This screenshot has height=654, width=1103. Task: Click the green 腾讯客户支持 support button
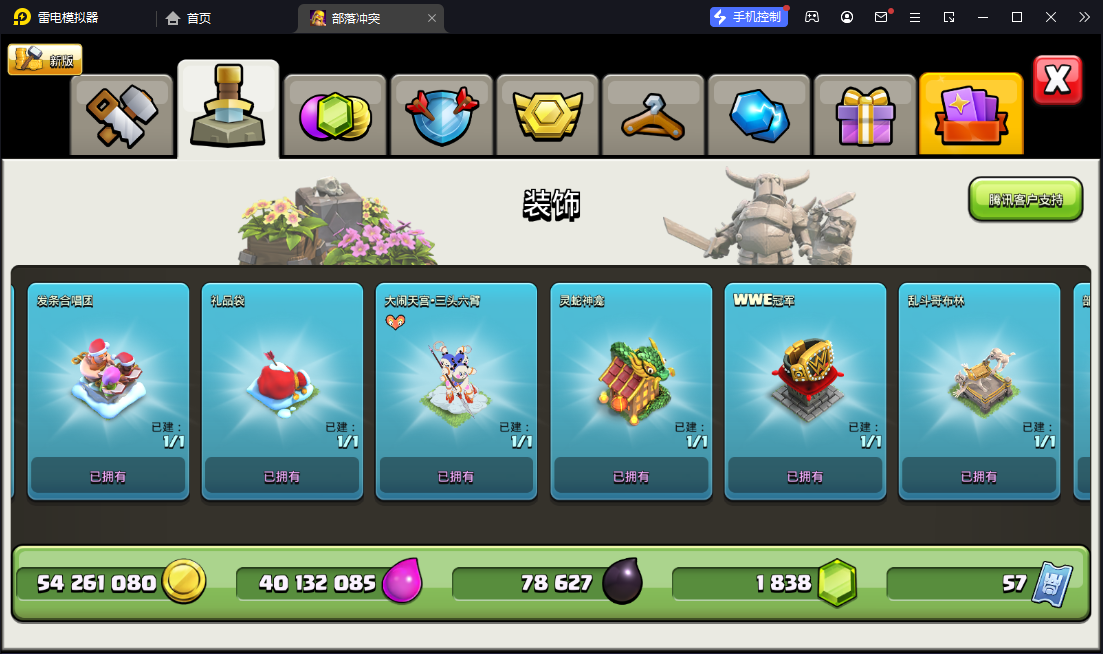click(x=1025, y=199)
